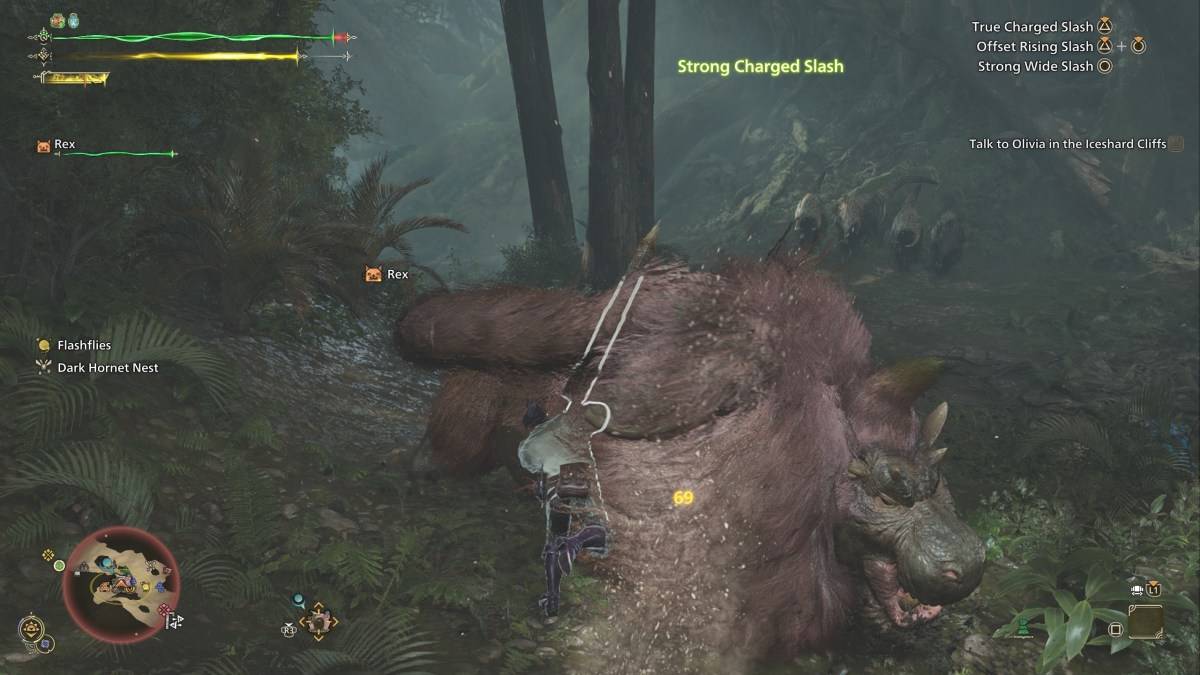Click the green hourglass status icon
The height and width of the screenshot is (675, 1200).
coord(1024,629)
